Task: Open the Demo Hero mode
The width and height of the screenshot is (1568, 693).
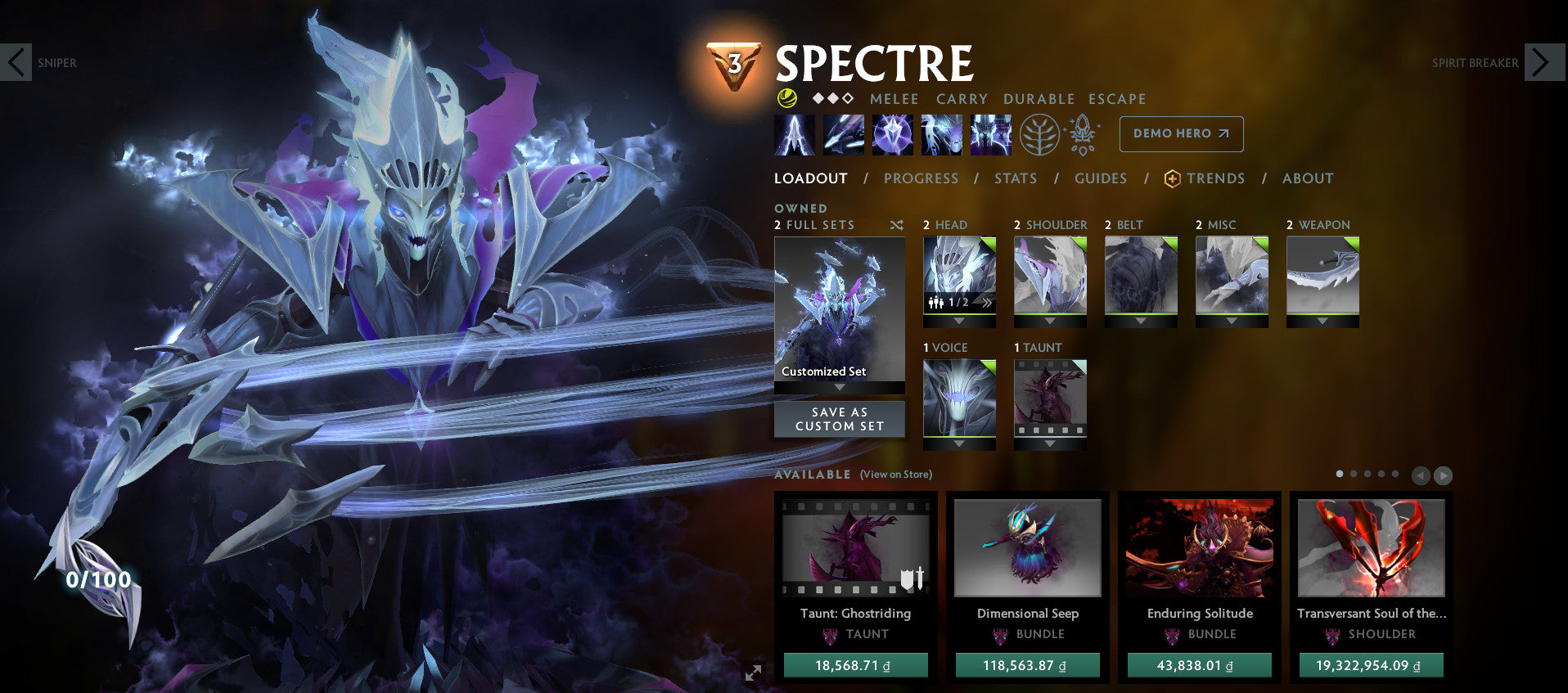Action: pyautogui.click(x=1181, y=133)
